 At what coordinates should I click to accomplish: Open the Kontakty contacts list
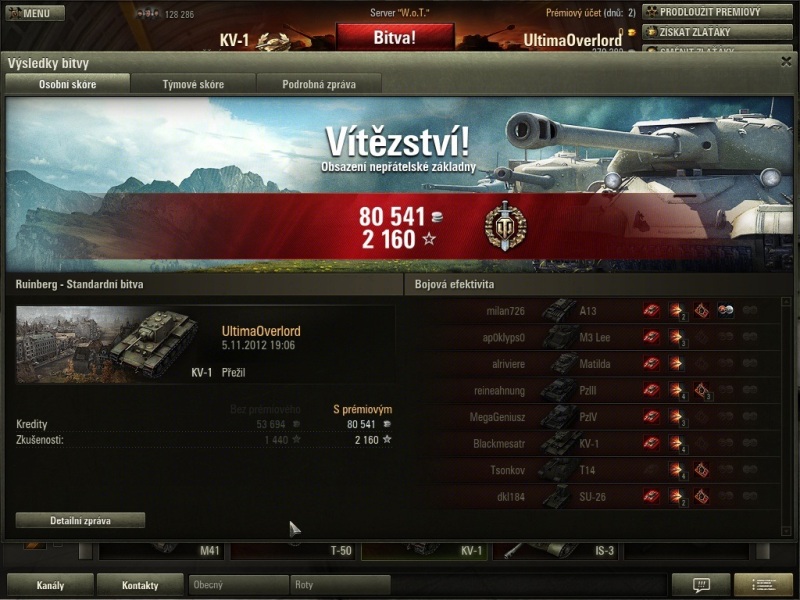140,585
